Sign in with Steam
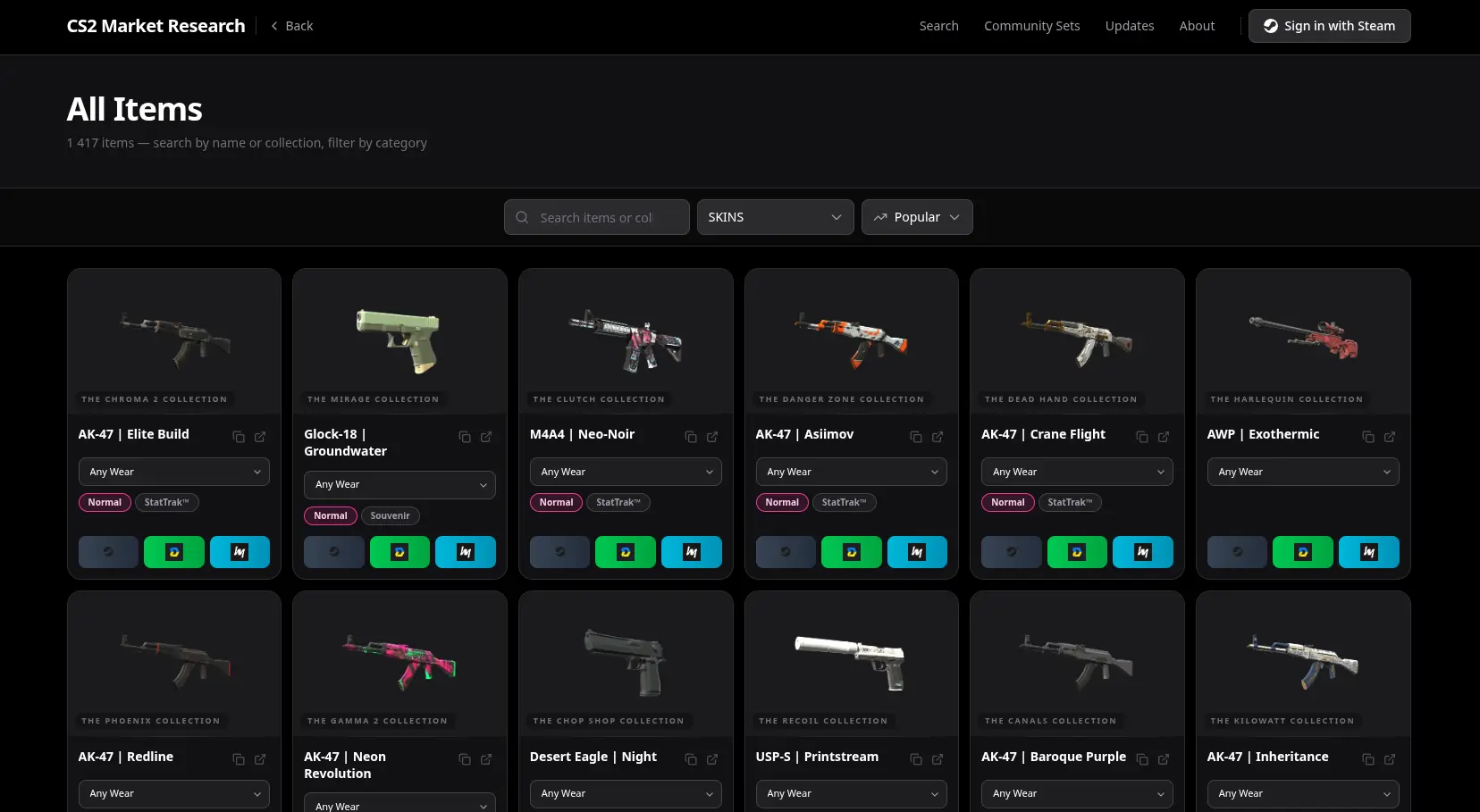The image size is (1480, 812). [x=1329, y=26]
